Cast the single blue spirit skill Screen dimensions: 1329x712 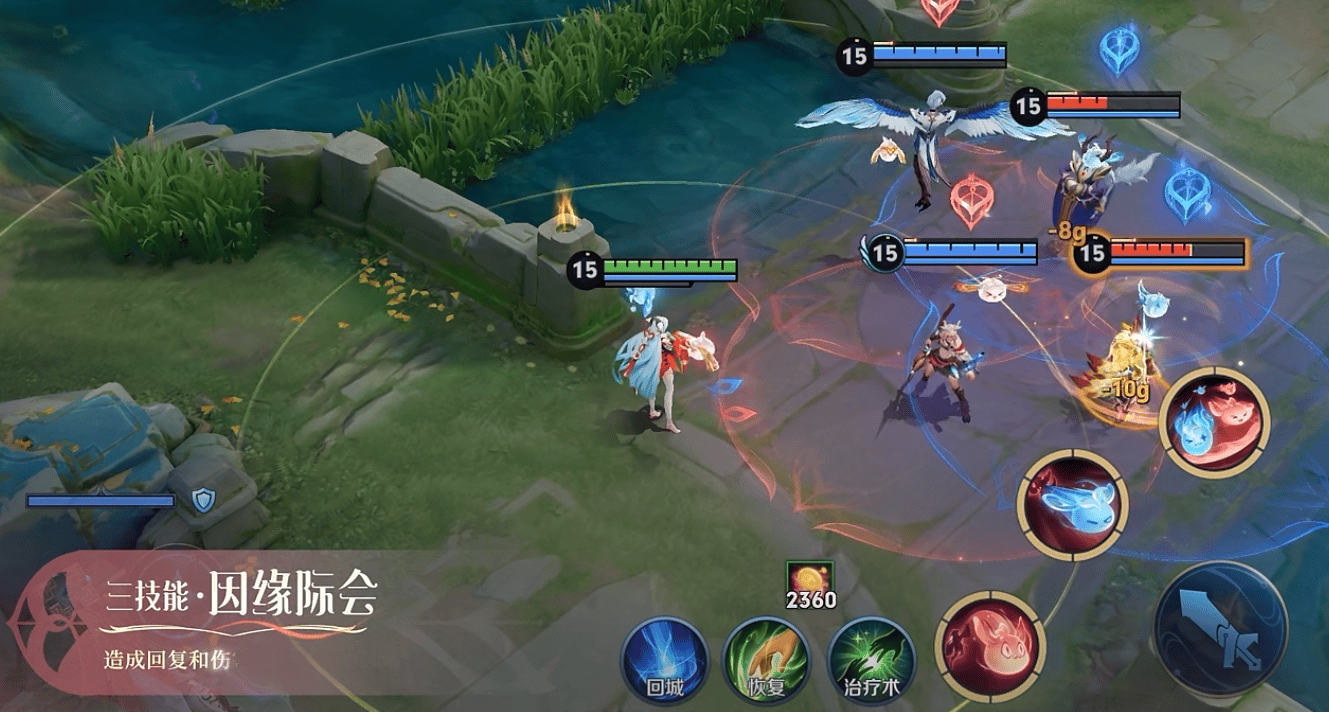(x=1072, y=504)
